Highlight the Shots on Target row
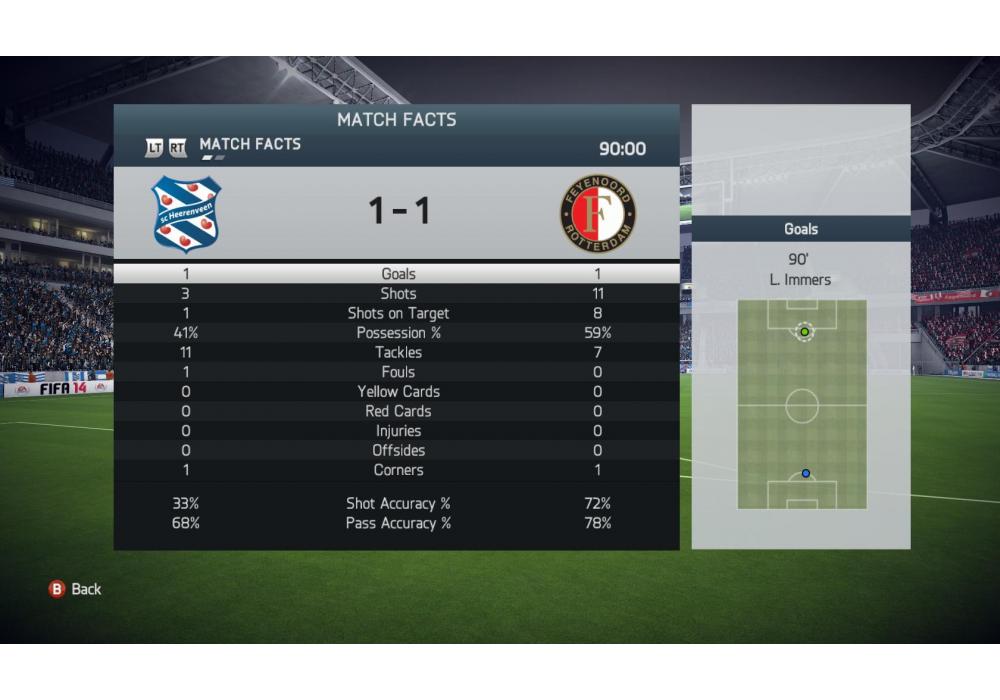The height and width of the screenshot is (700, 1000). (397, 313)
